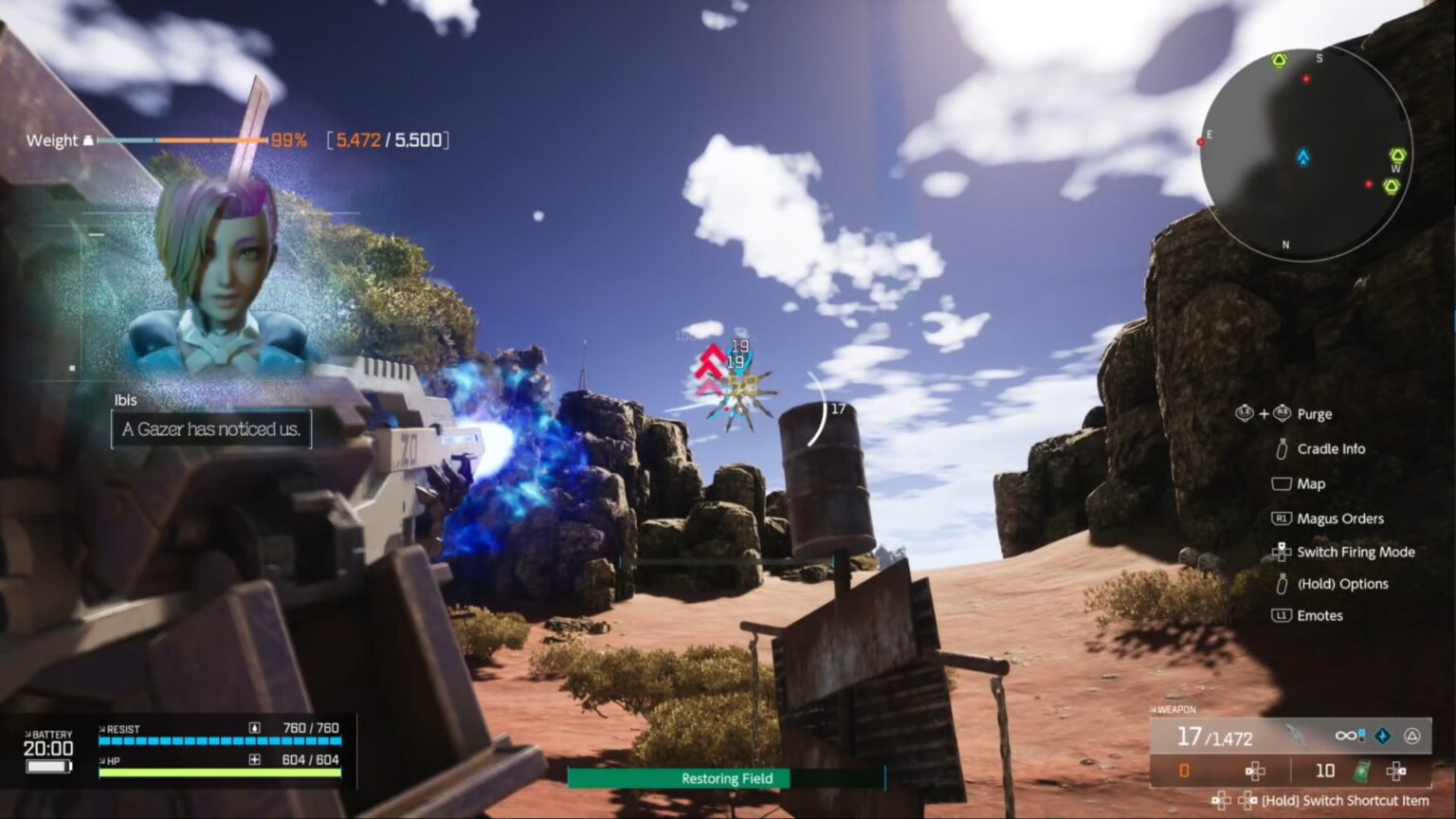Select the Cradle Info icon
The image size is (1456, 819).
coord(1283,448)
